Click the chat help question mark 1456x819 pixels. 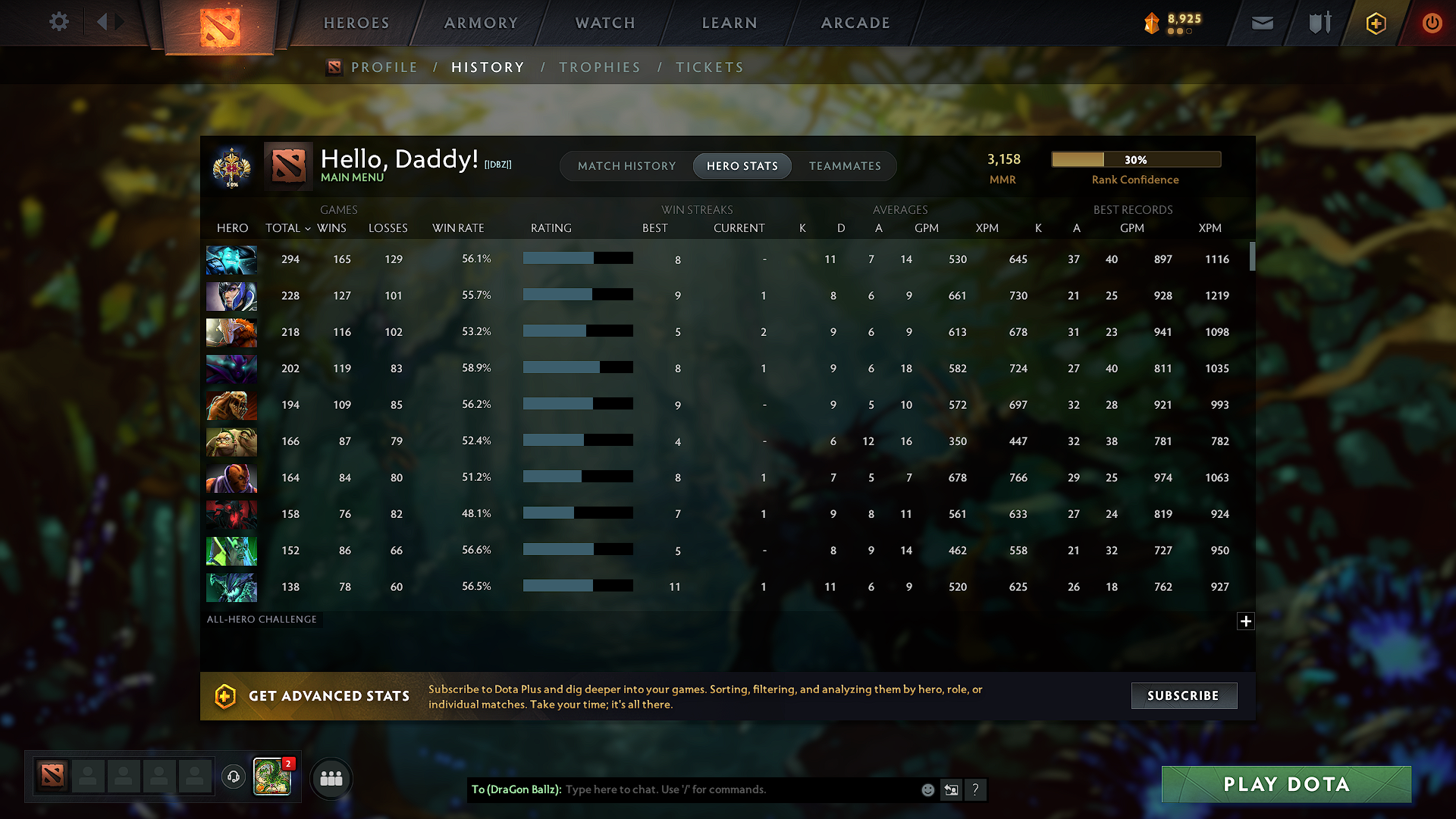coord(976,789)
